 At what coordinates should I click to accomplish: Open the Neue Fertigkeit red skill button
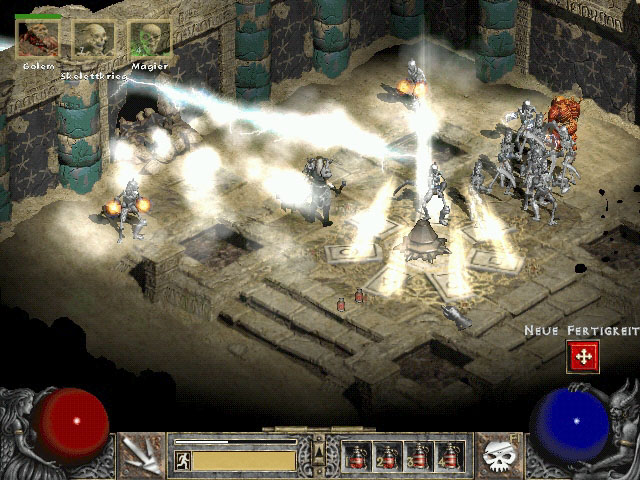tap(582, 355)
